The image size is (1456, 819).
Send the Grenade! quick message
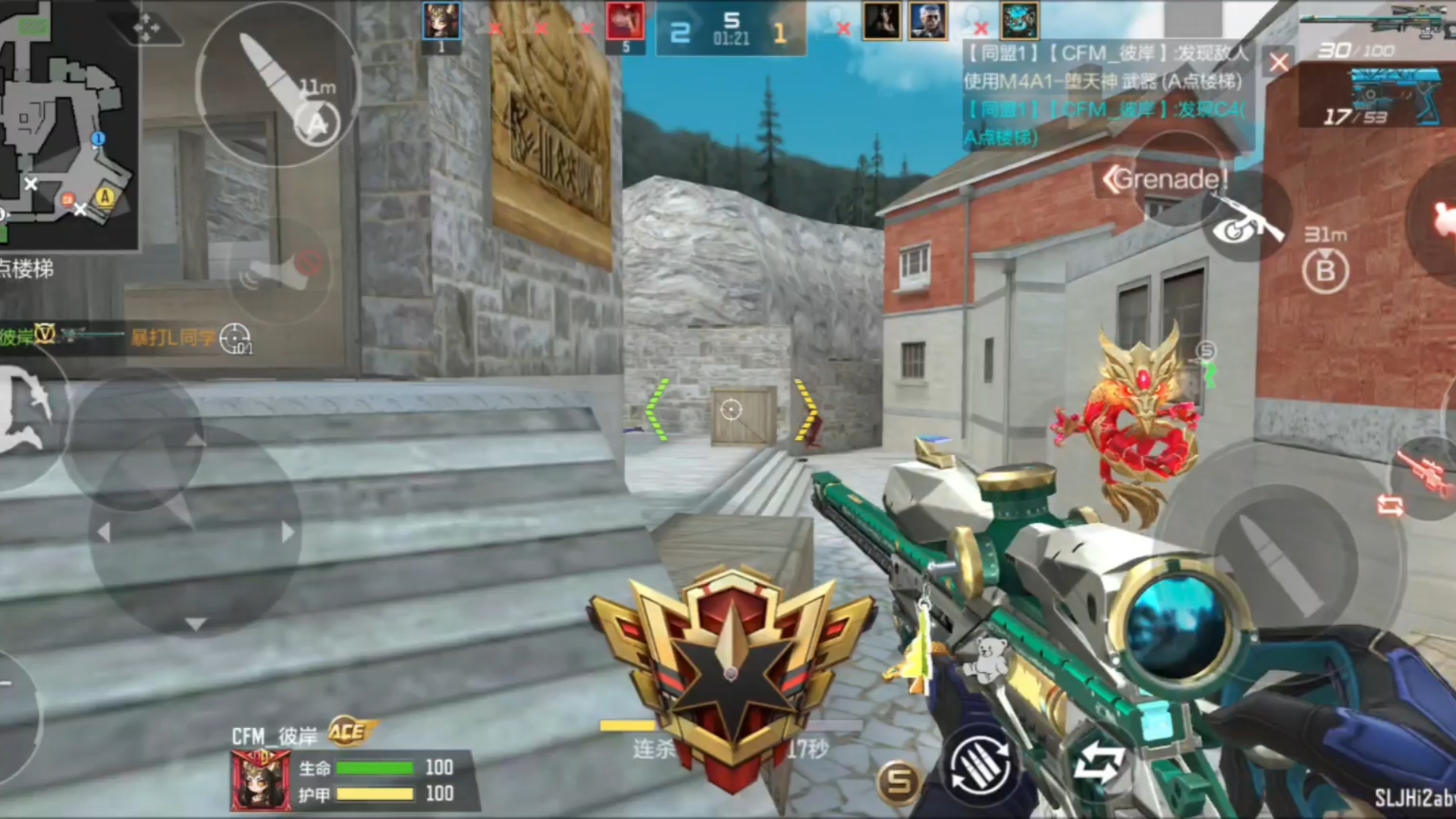click(x=1166, y=180)
